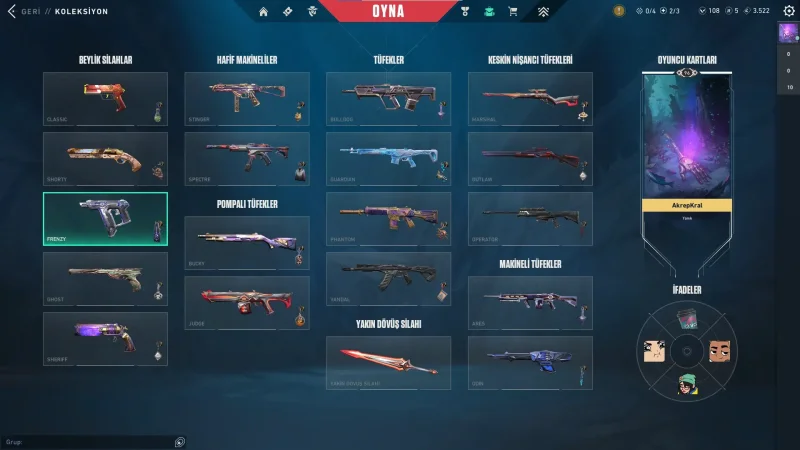
Task: Select the Phantom rifle slot
Action: [388, 219]
